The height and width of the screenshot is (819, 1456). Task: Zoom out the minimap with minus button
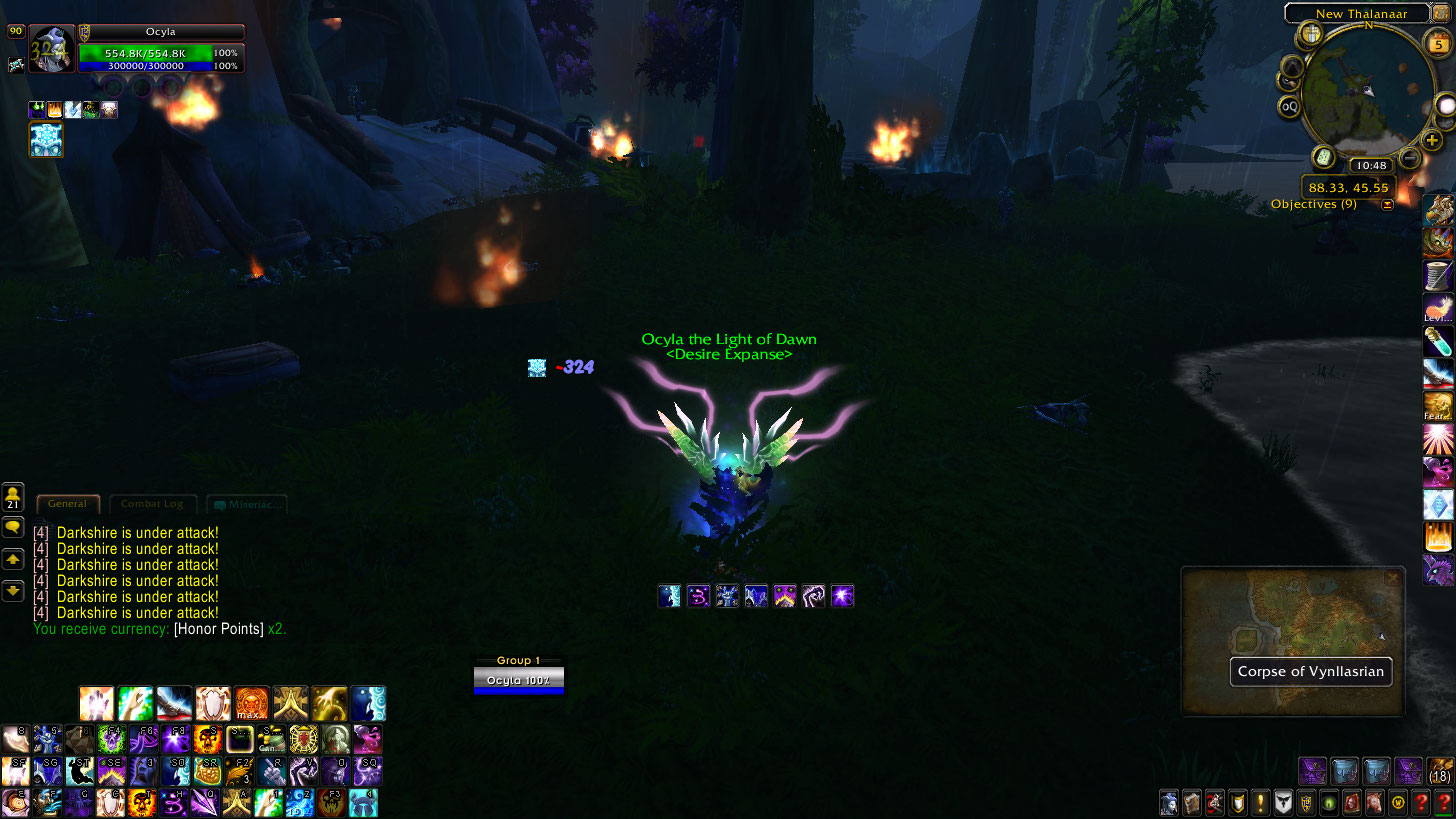tap(1408, 157)
